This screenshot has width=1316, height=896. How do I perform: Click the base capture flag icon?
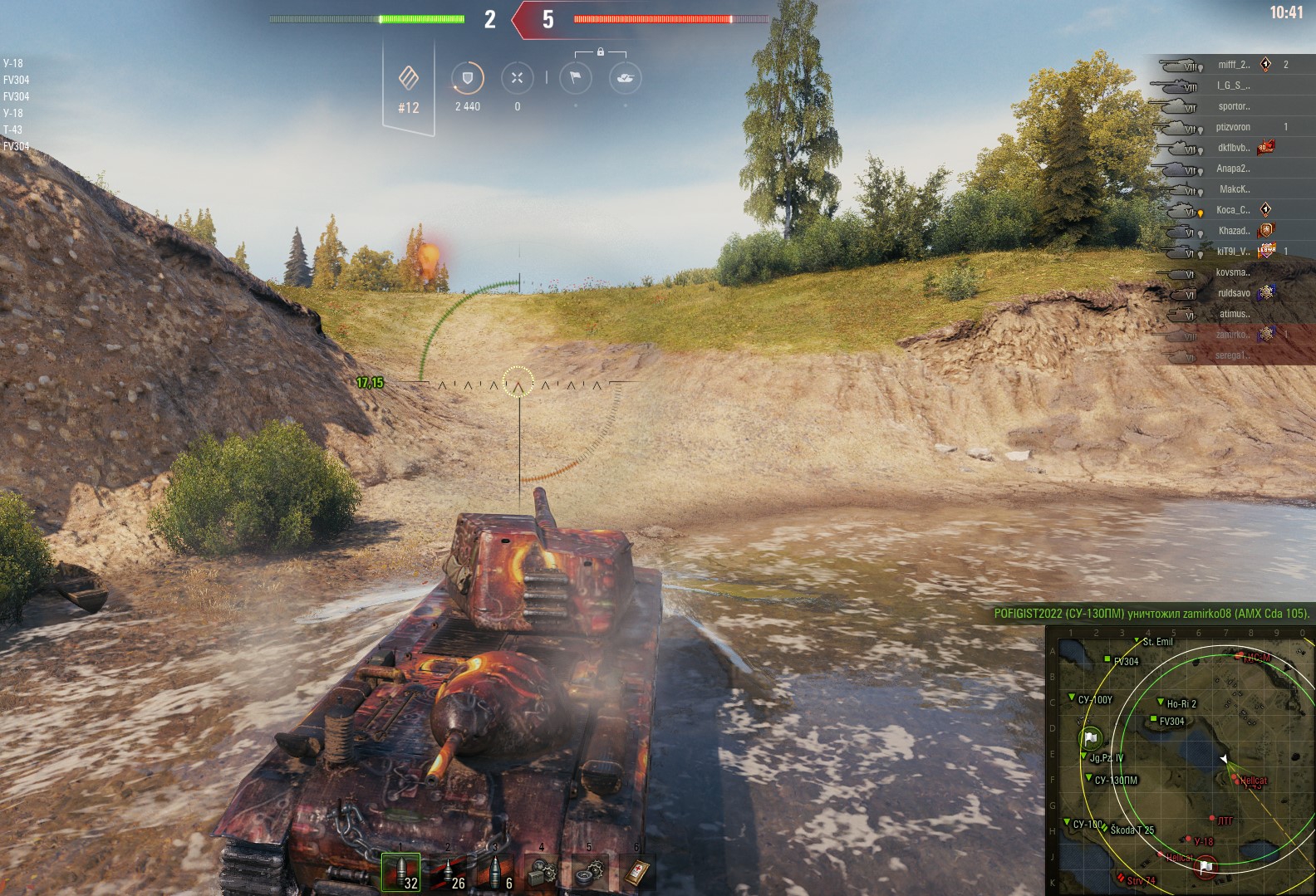(x=575, y=79)
